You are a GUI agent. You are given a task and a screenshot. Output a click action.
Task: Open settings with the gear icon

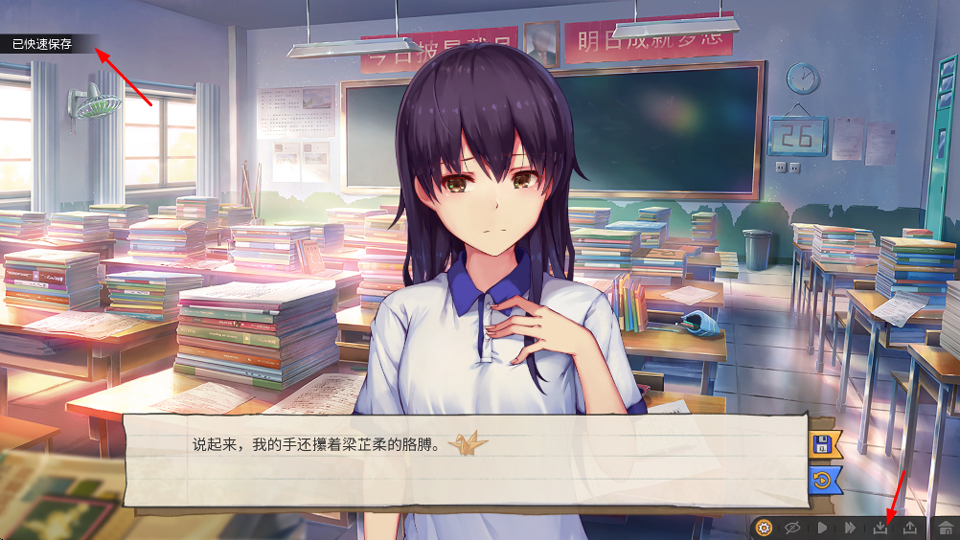pos(764,527)
